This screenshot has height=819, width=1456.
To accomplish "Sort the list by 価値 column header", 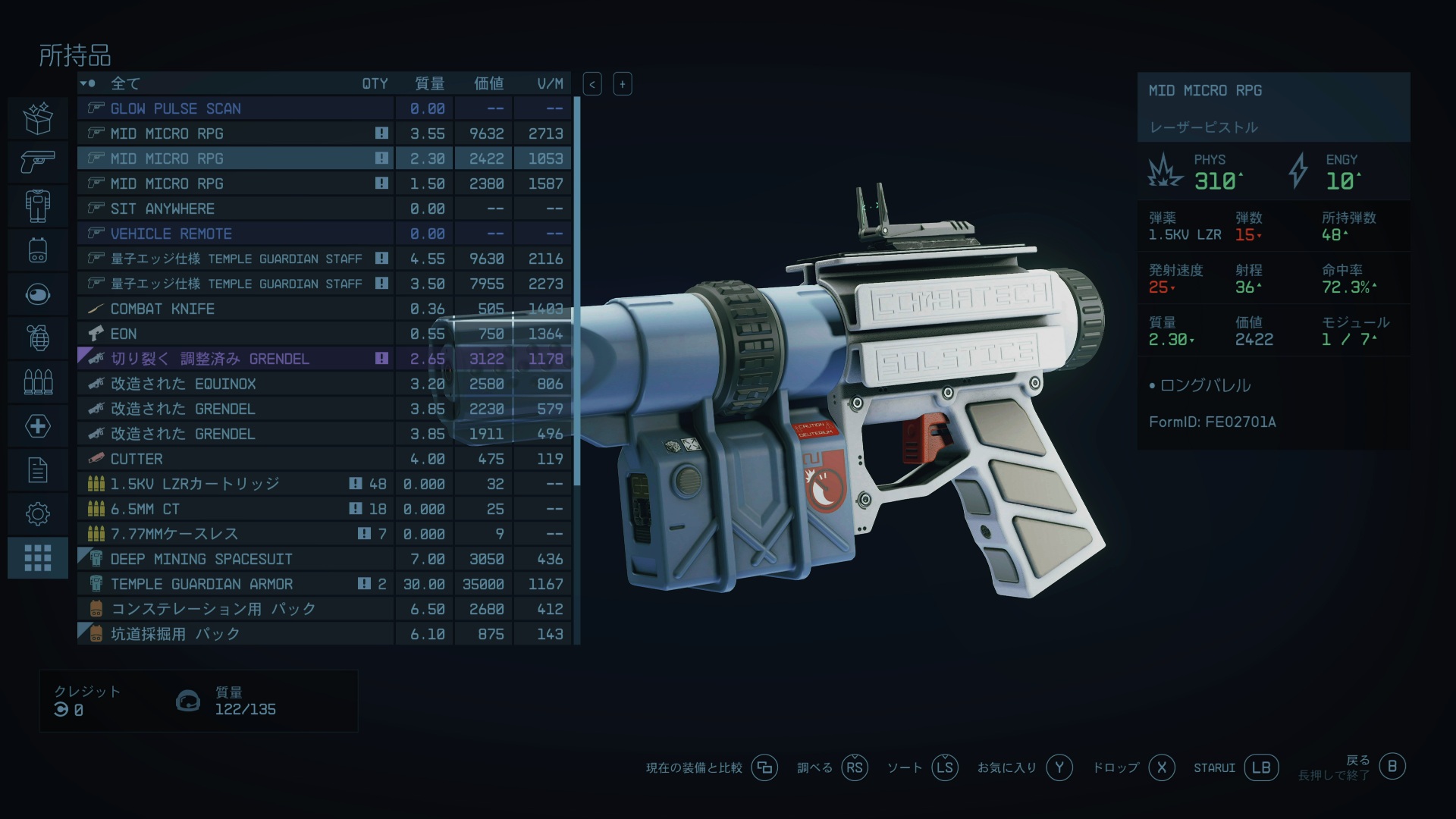I will coord(488,83).
